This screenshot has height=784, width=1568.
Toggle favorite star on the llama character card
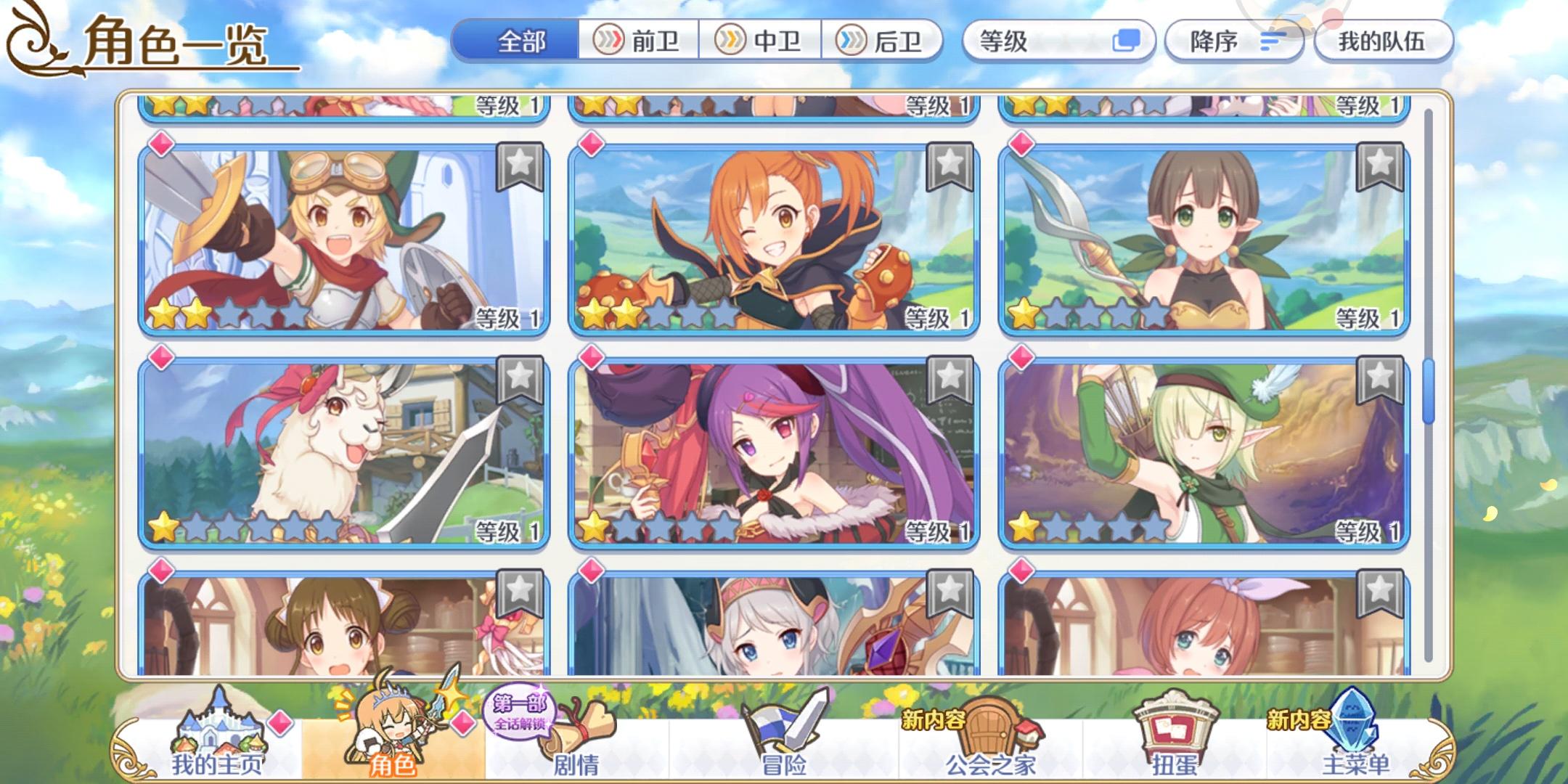(520, 377)
